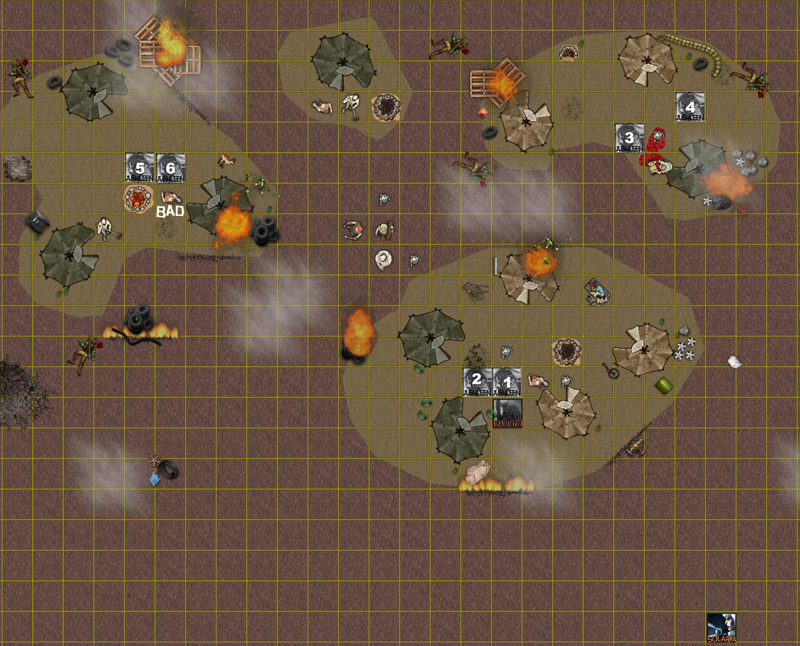Select the Ashleen token numbered 2
800x646 pixels.
tap(478, 382)
